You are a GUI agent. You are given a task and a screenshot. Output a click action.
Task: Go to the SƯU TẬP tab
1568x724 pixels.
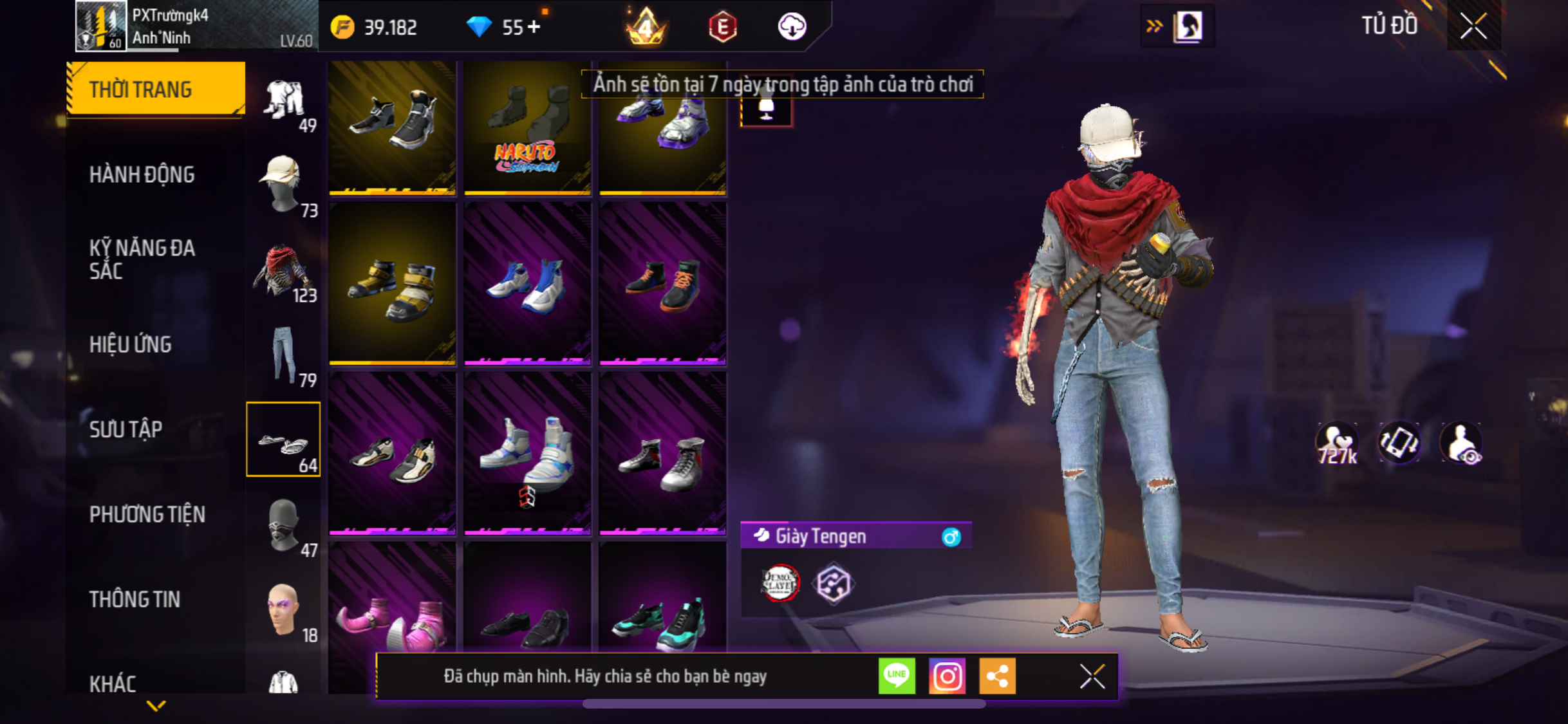pos(126,429)
